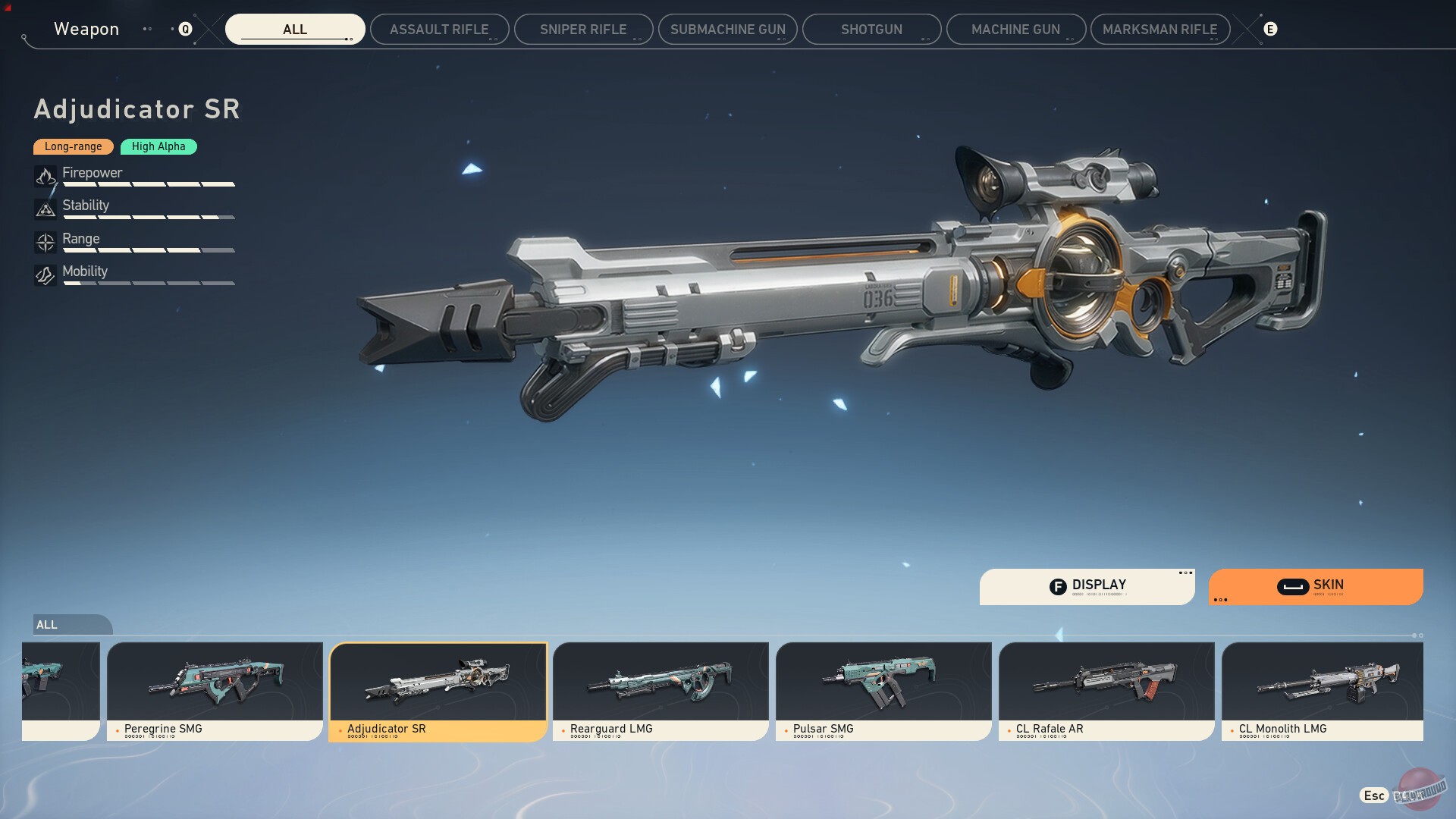Toggle the Long-range weapon tag
1456x819 pixels.
tap(73, 146)
